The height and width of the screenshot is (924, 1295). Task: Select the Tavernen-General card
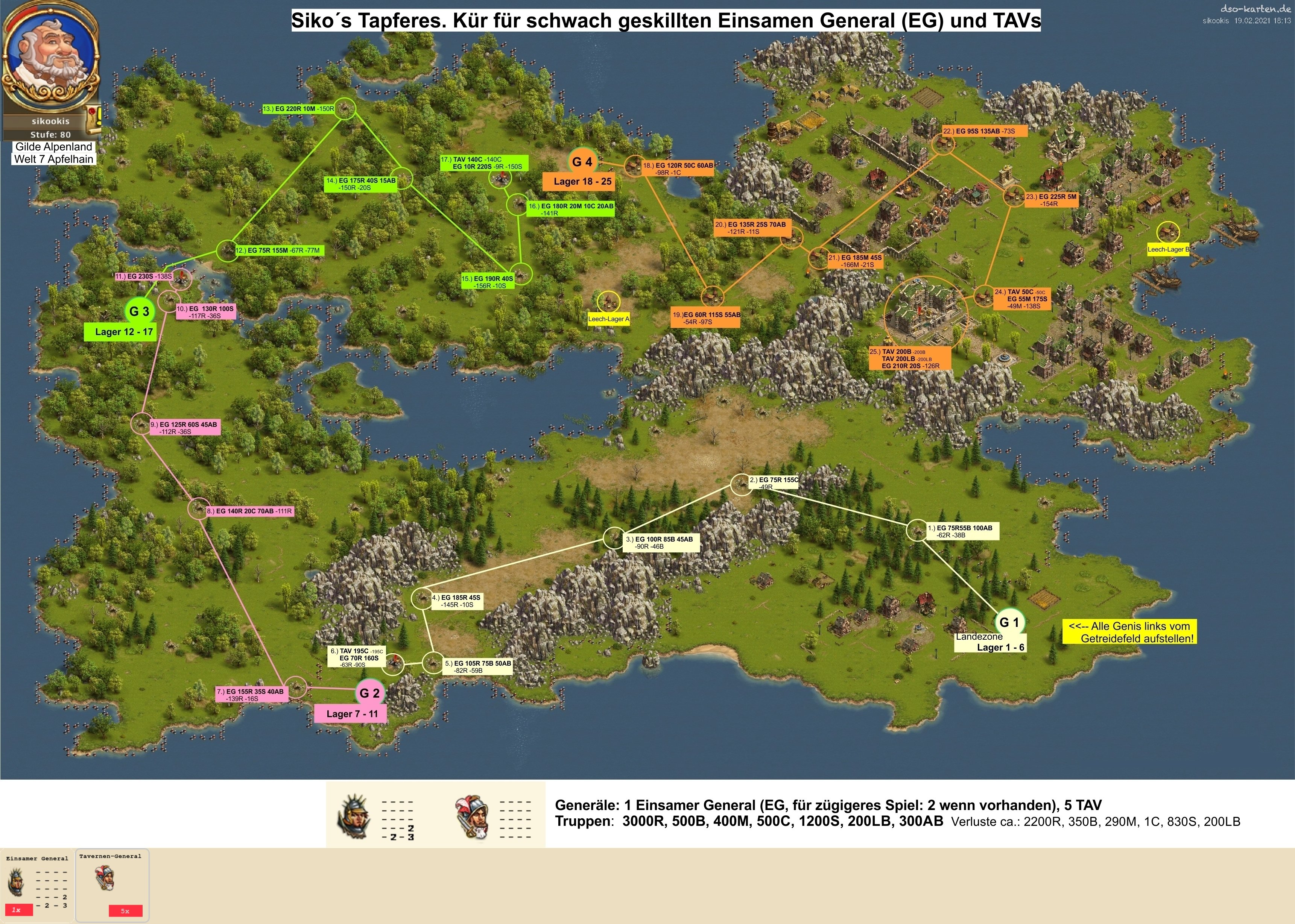coord(112,884)
